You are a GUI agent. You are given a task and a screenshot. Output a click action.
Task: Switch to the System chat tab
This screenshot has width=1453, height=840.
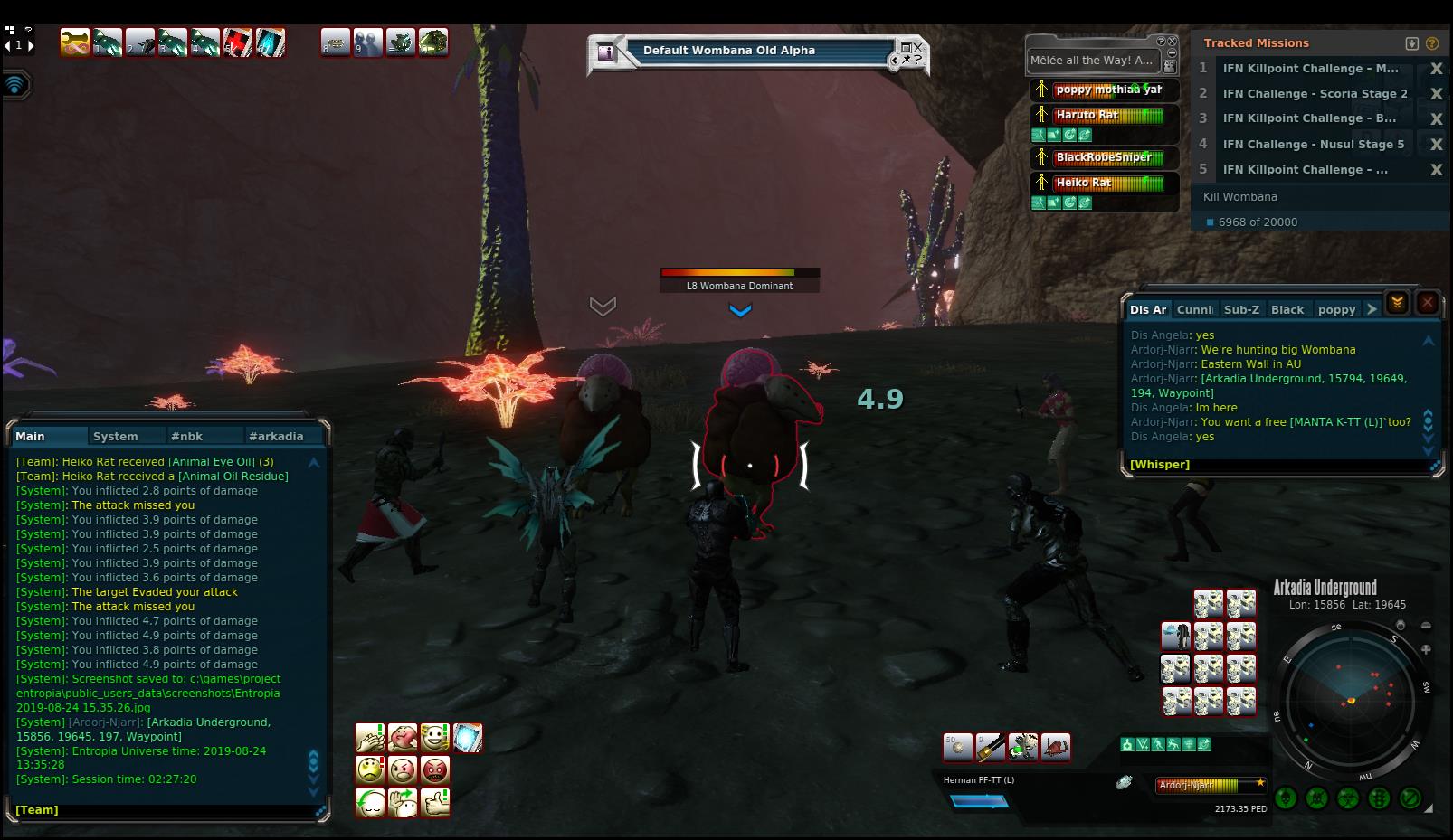(116, 436)
